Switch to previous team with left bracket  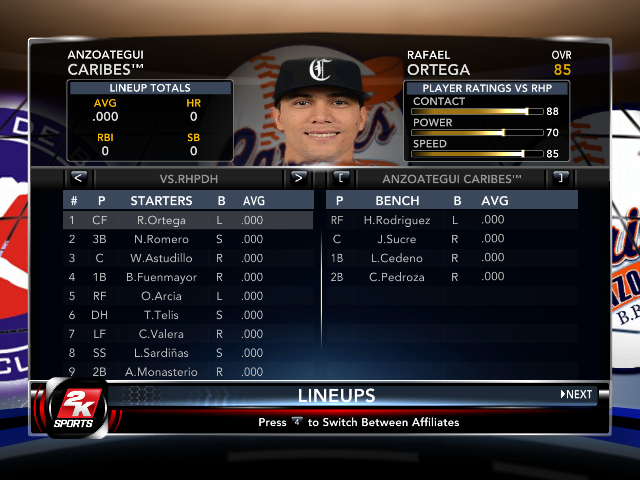click(342, 179)
